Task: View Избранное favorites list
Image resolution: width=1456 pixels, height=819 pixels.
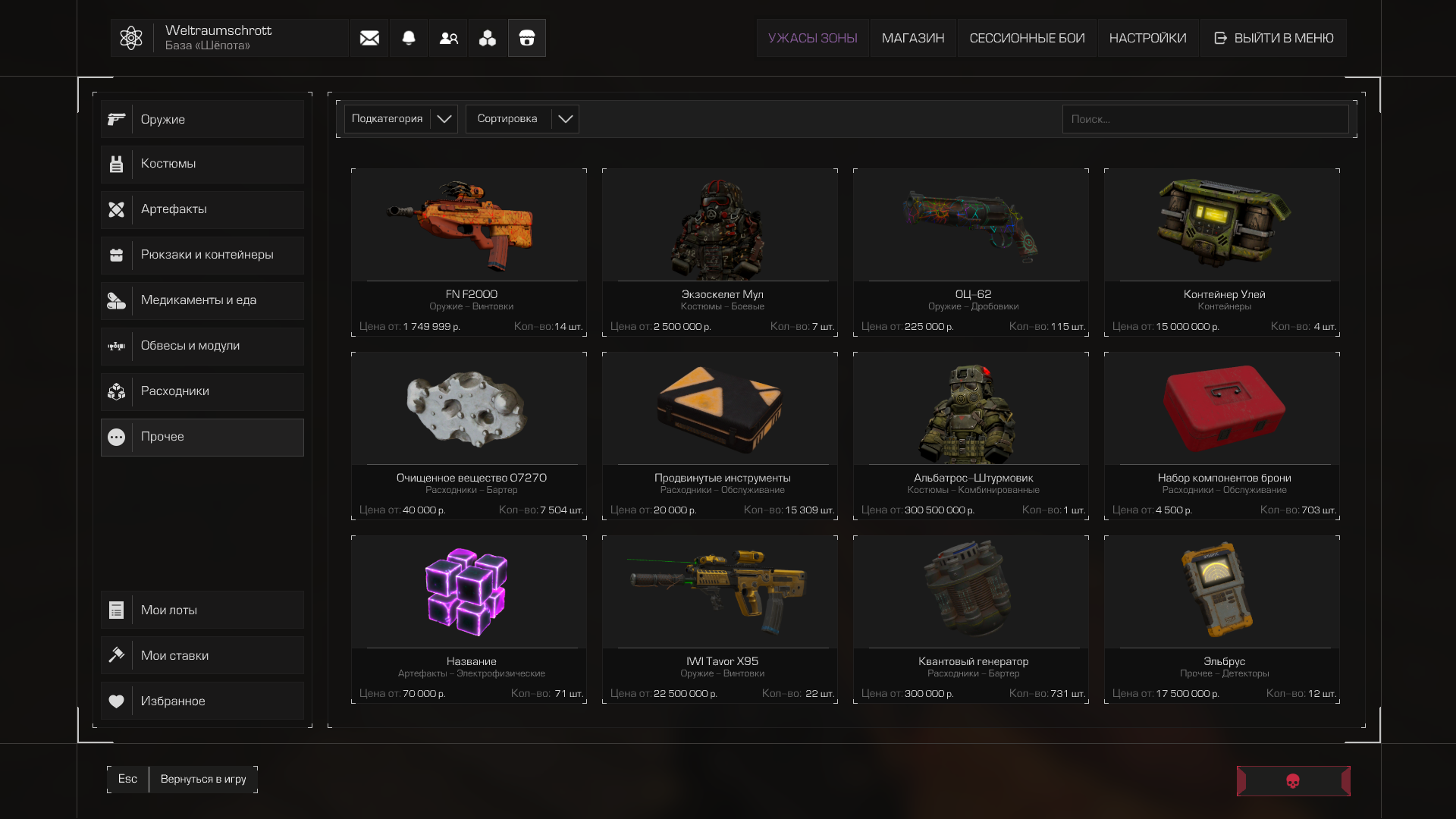Action: pos(202,701)
